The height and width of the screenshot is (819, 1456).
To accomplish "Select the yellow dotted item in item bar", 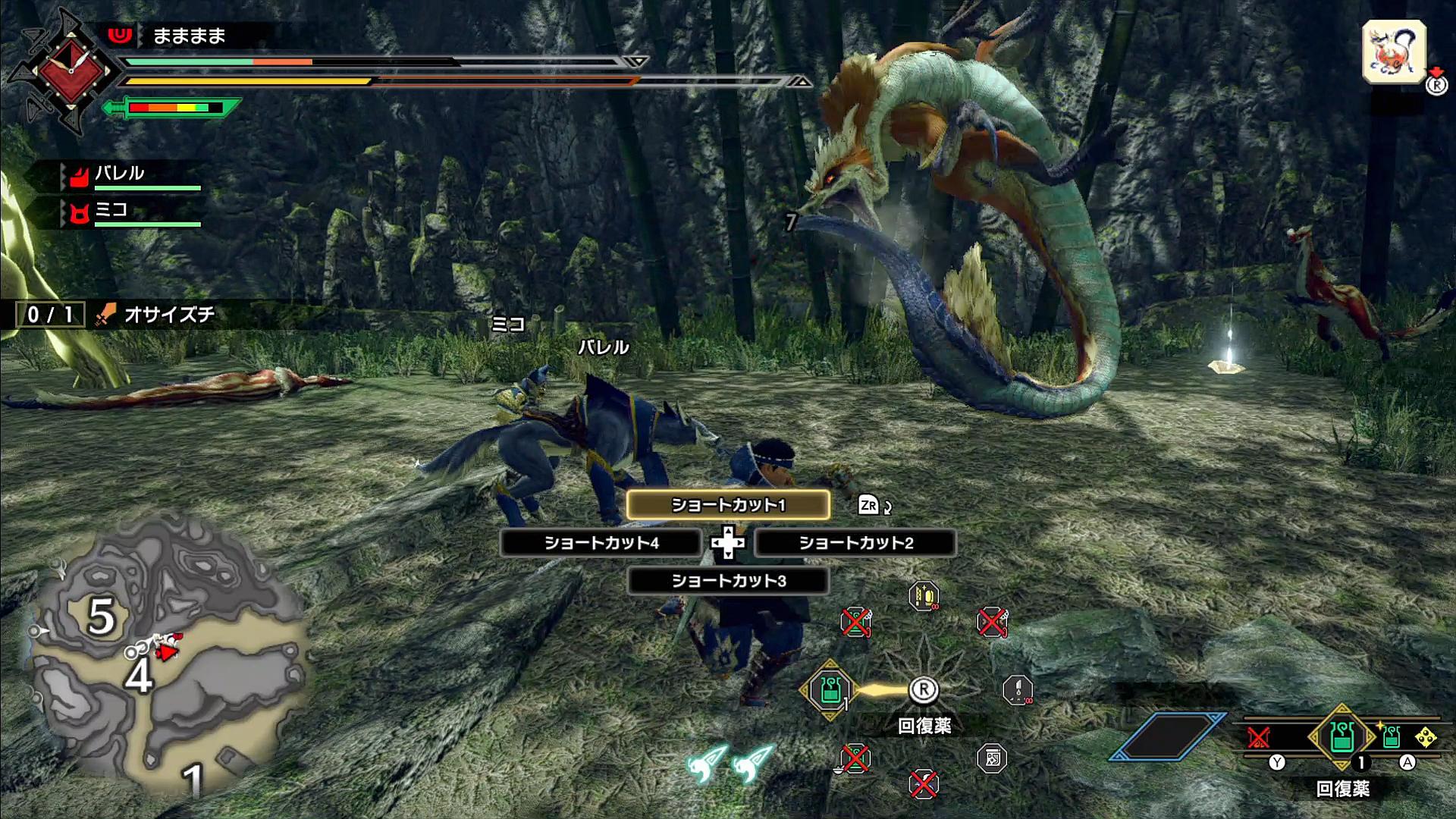I will (1426, 737).
